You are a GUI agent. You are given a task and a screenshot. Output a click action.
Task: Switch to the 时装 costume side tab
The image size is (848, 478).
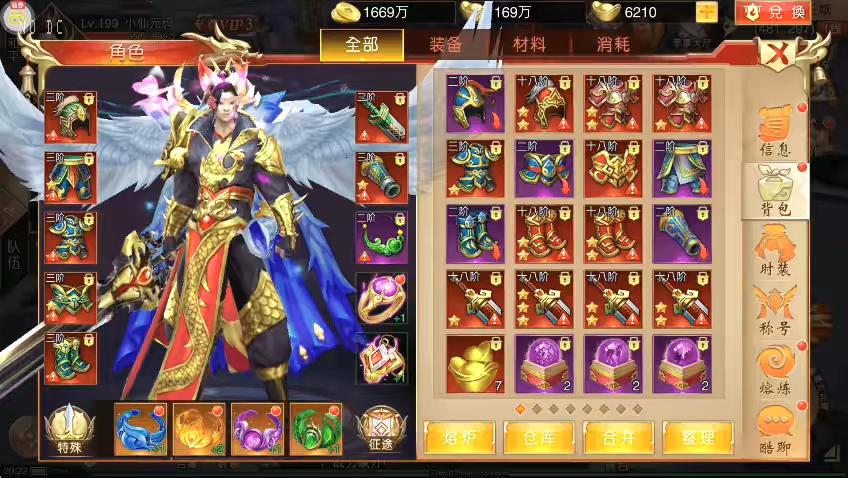coord(776,250)
